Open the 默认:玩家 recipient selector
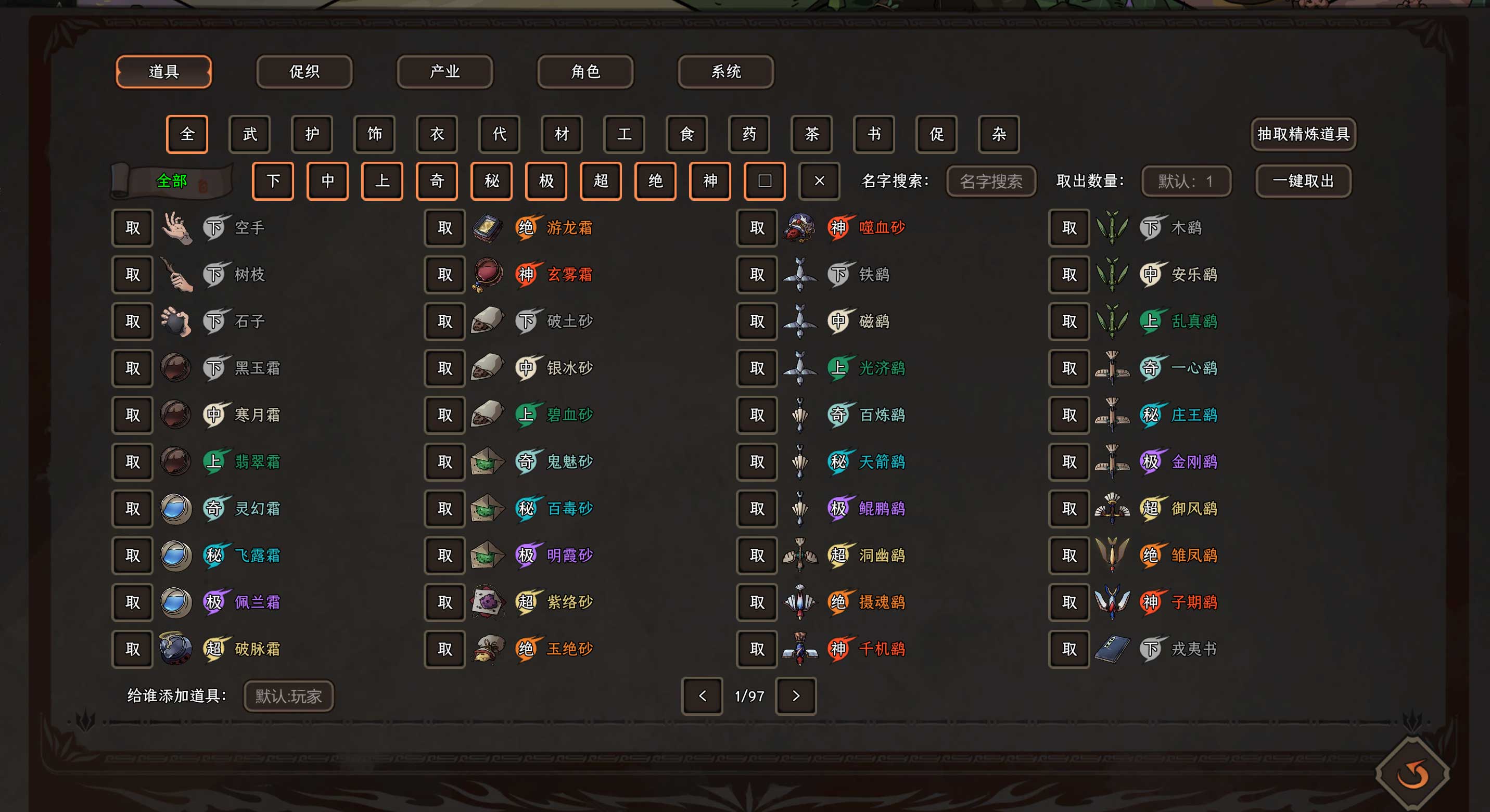The image size is (1490, 812). (x=287, y=696)
